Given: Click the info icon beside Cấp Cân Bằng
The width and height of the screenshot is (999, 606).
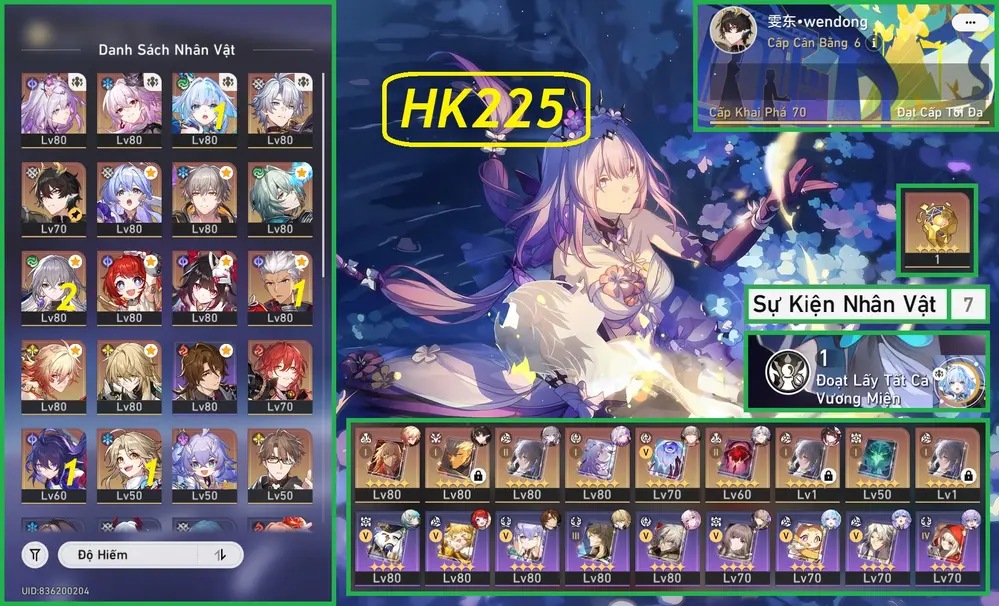Looking at the screenshot, I should pyautogui.click(x=874, y=43).
